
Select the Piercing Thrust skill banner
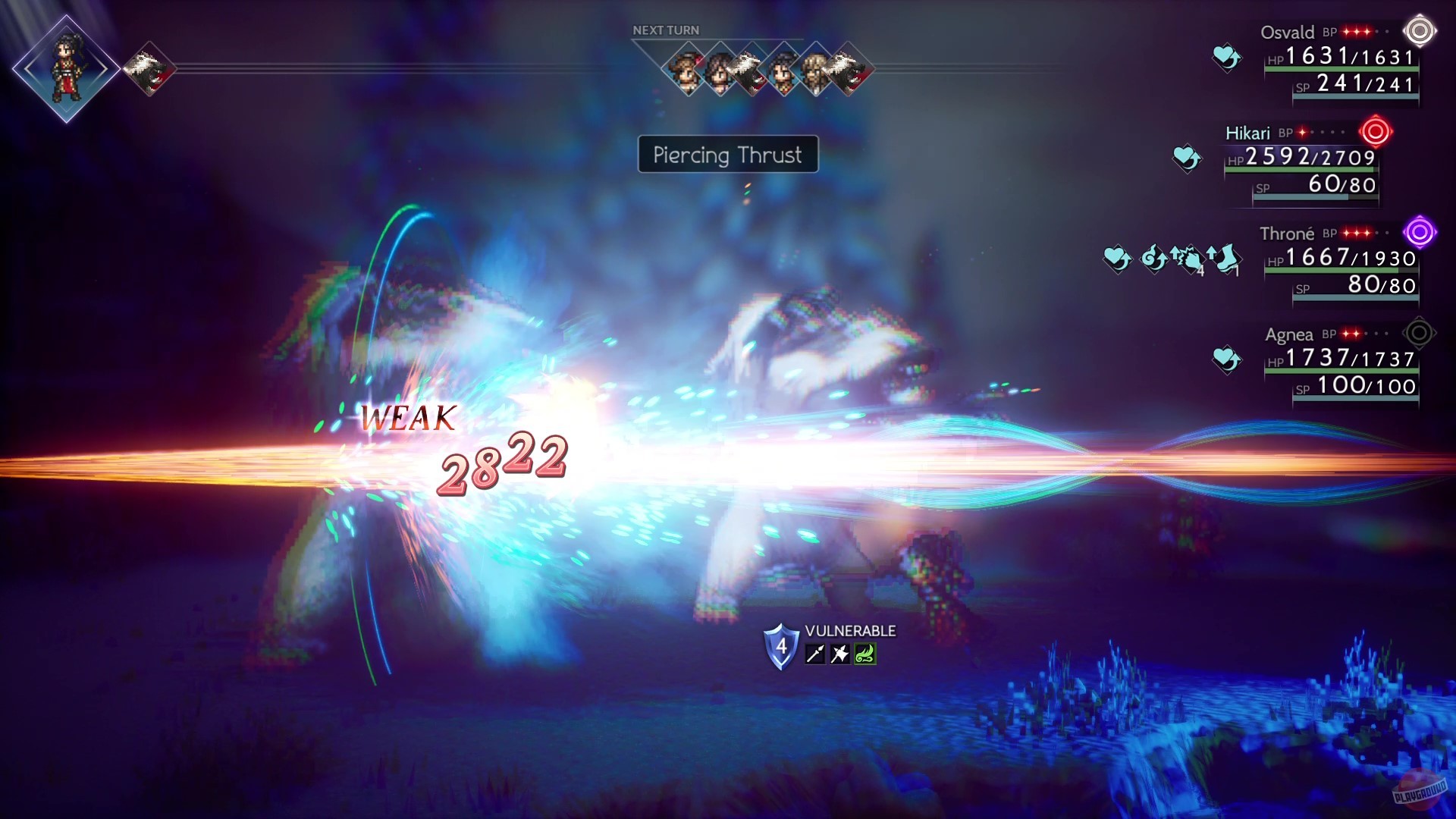[727, 155]
